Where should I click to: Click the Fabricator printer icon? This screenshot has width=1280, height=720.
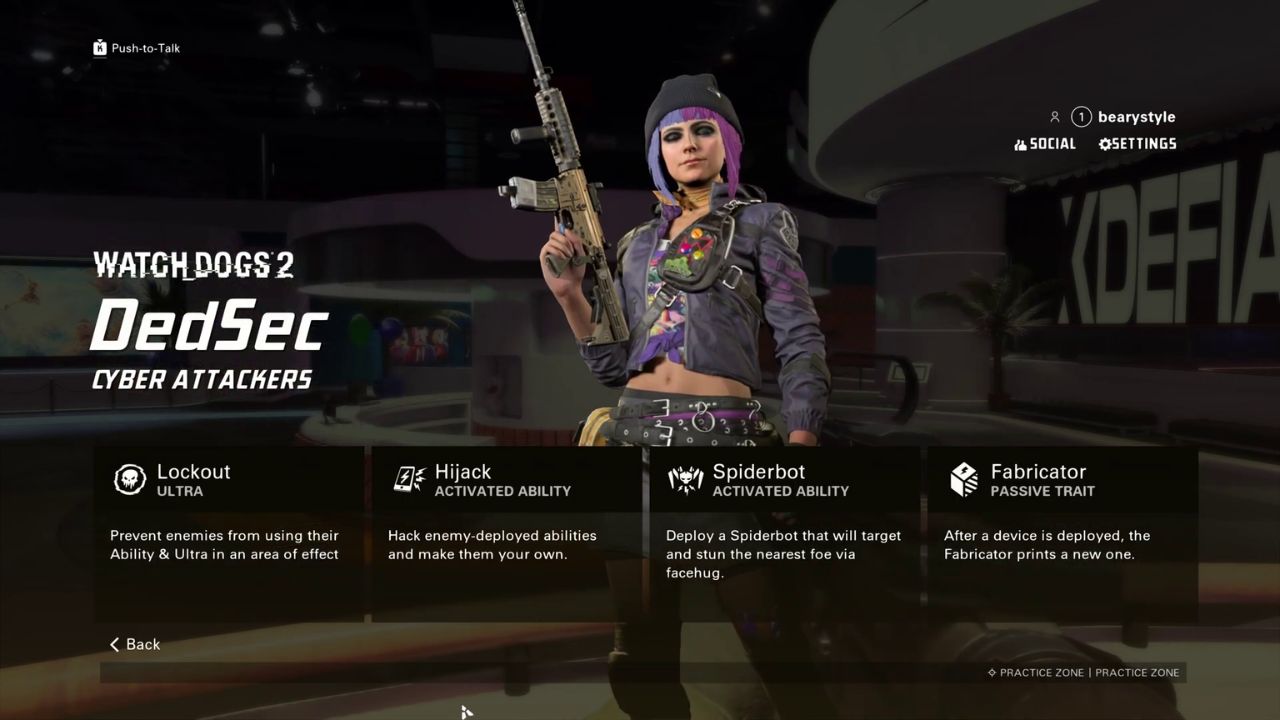click(x=963, y=480)
